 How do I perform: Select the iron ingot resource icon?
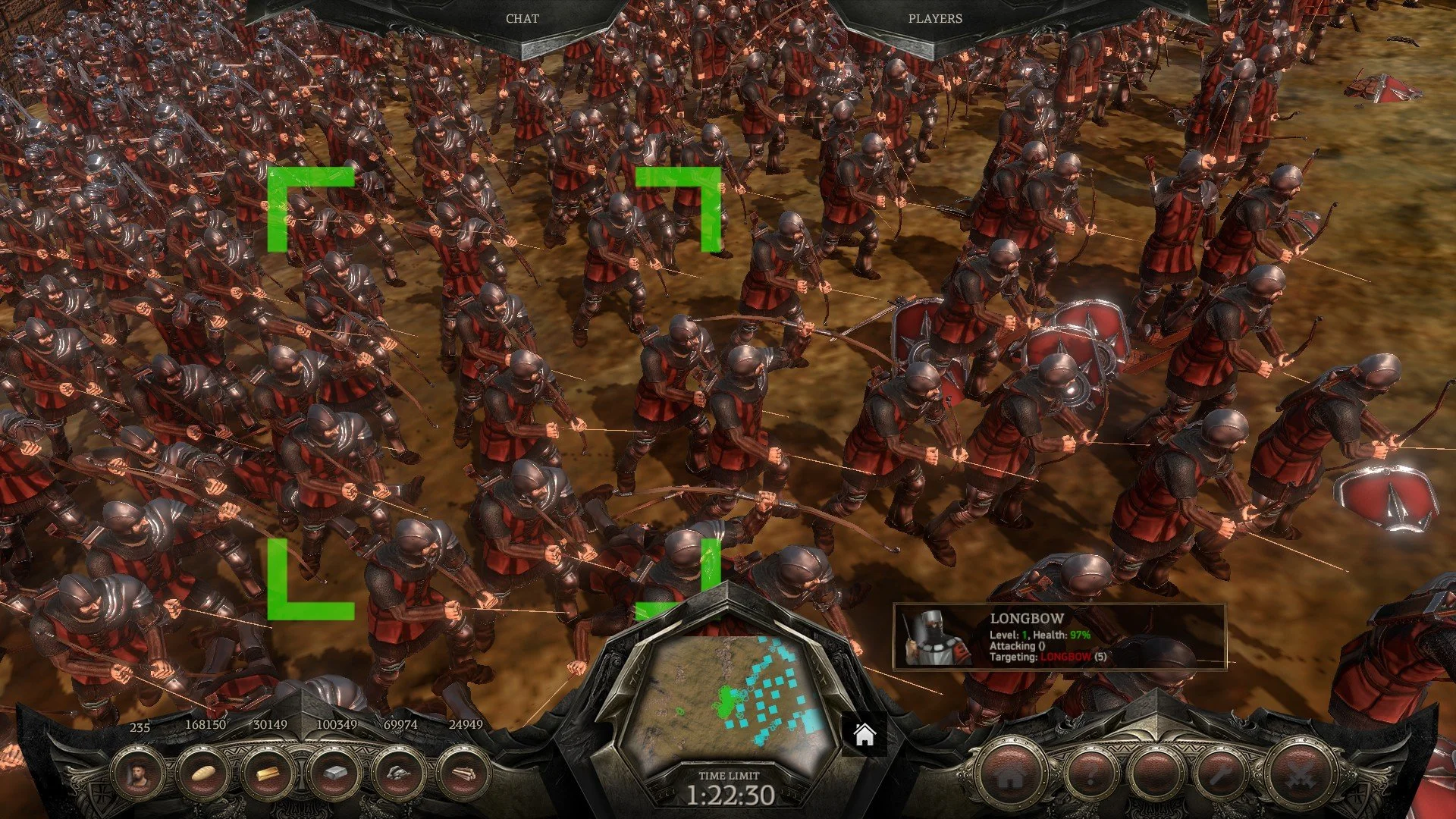click(335, 775)
